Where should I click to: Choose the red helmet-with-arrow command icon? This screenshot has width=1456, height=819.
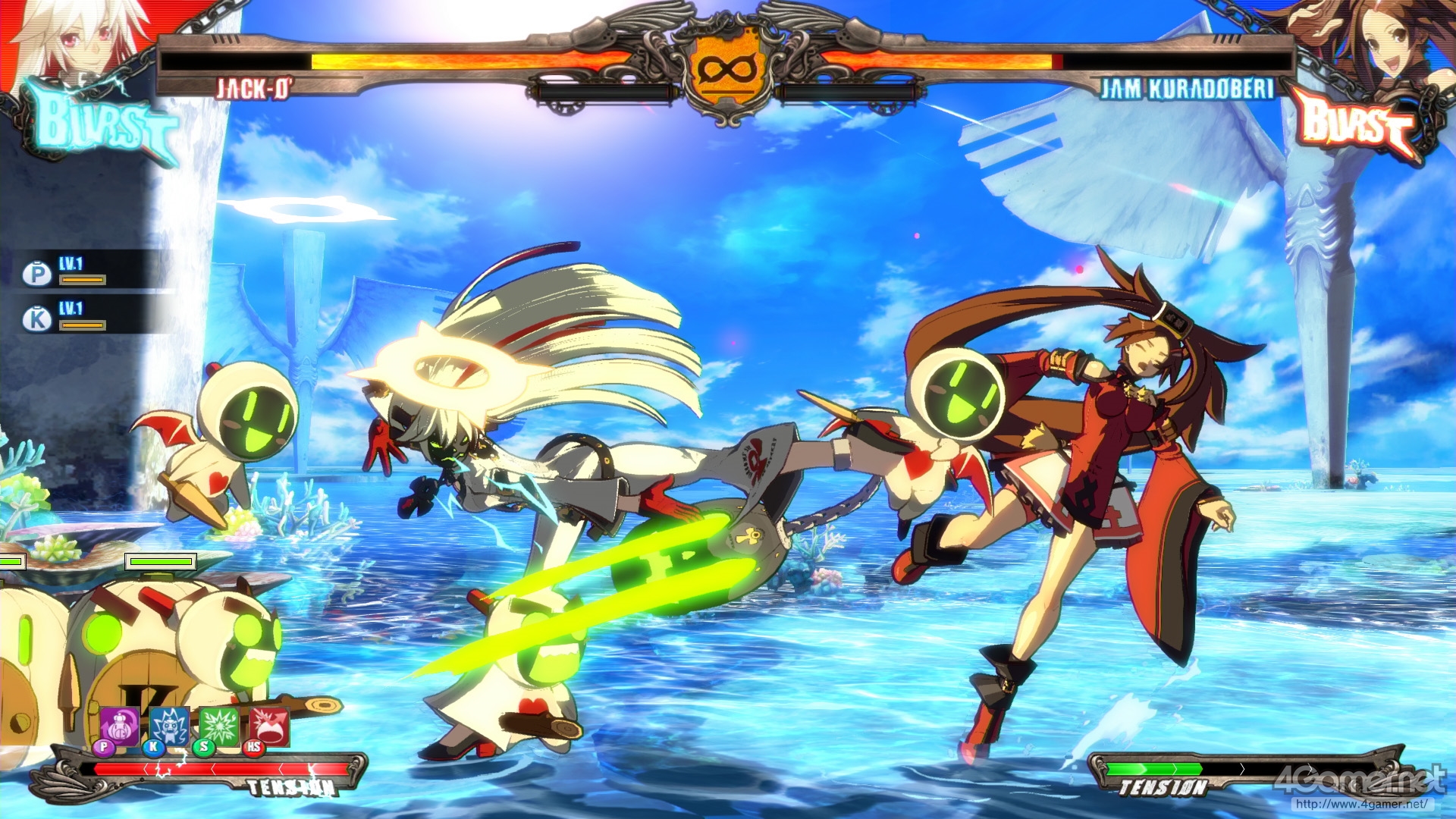coord(268,726)
